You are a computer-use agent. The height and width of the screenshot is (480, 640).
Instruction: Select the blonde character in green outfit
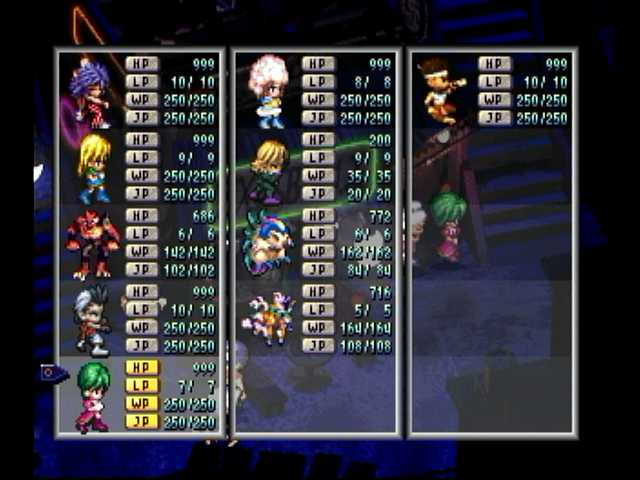[x=268, y=170]
